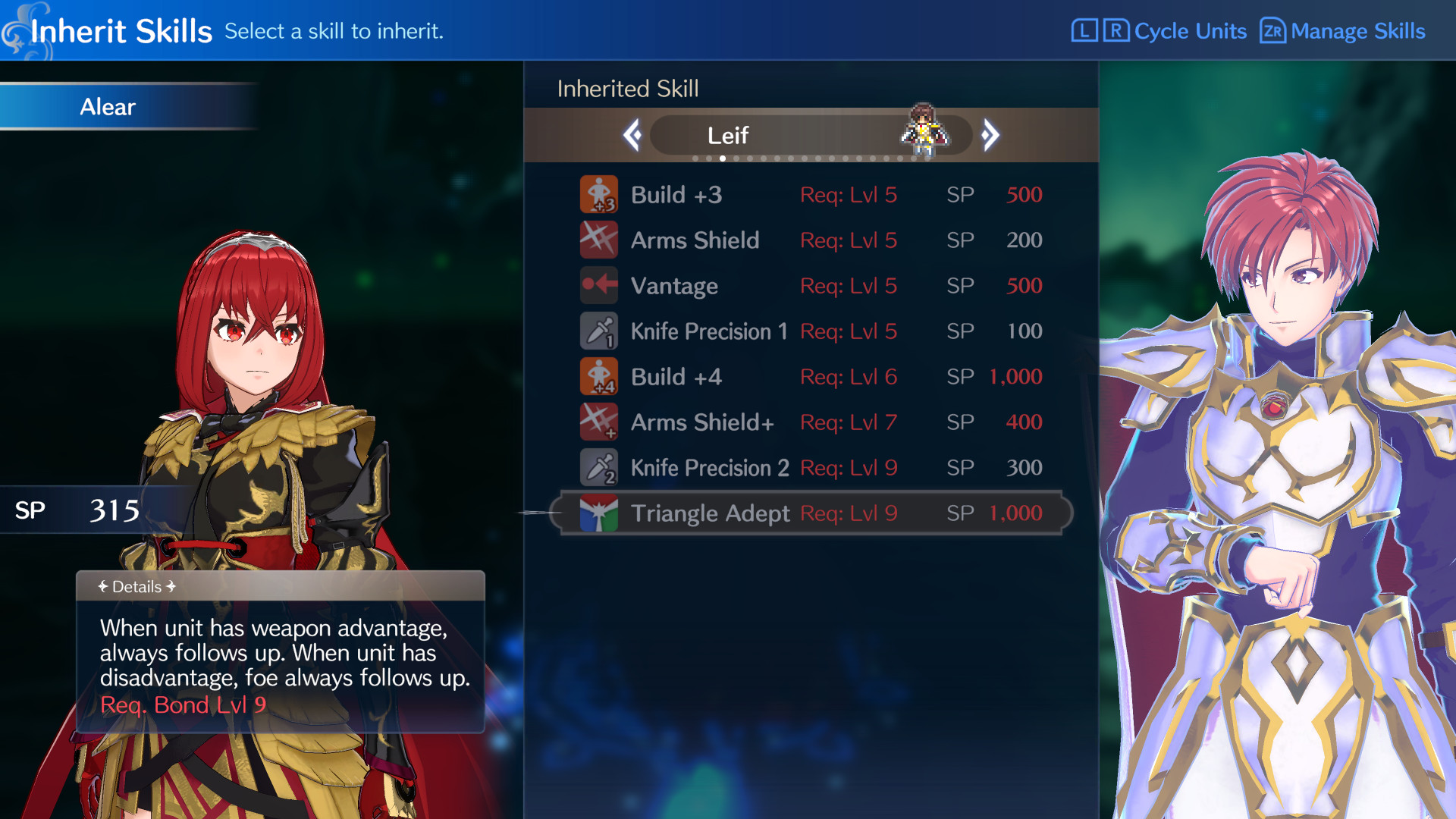This screenshot has height=819, width=1456.
Task: Select the Knife Precision 2 dagger icon
Action: click(599, 467)
